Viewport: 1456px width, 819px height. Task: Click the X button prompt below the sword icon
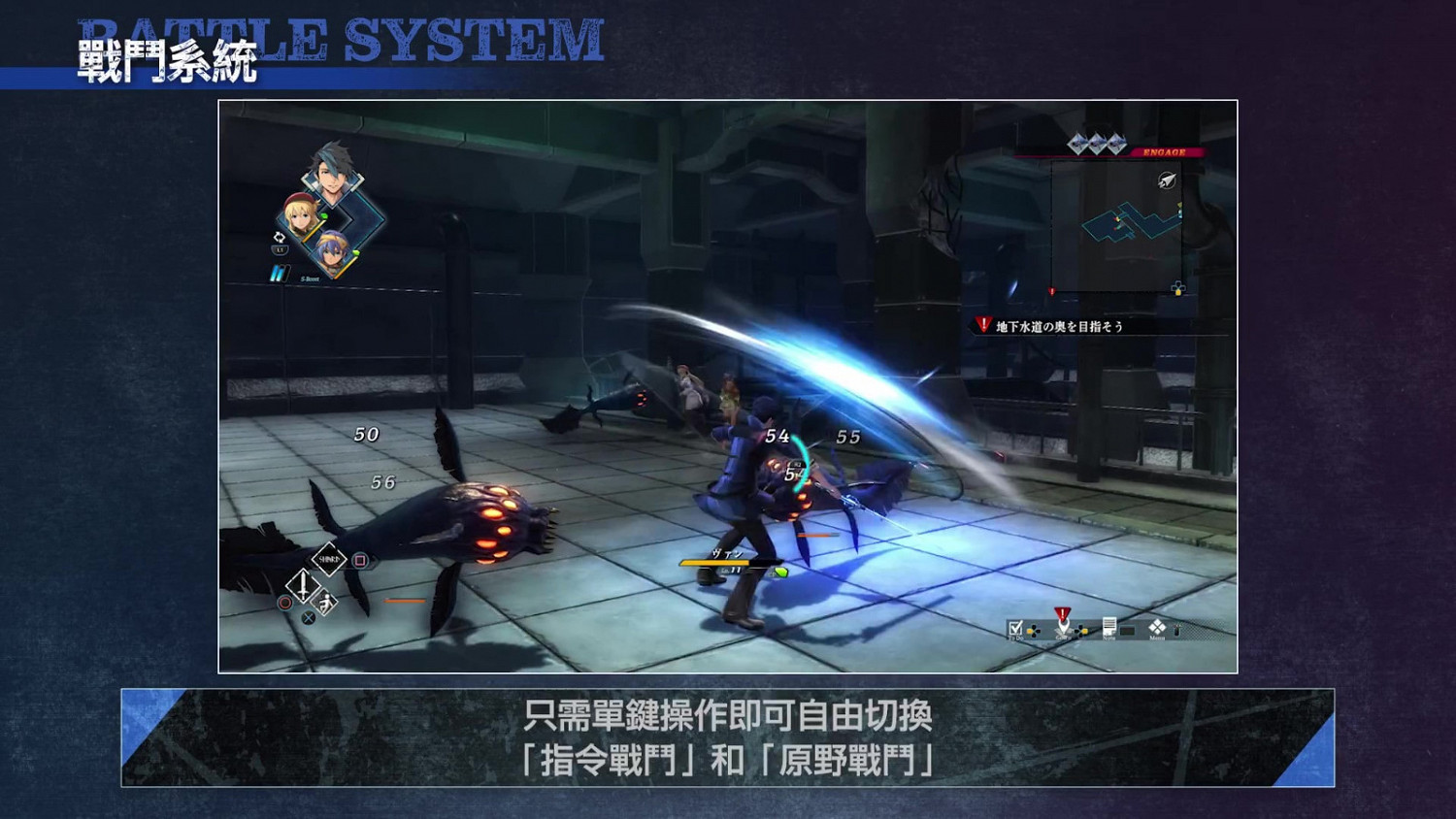pos(309,618)
